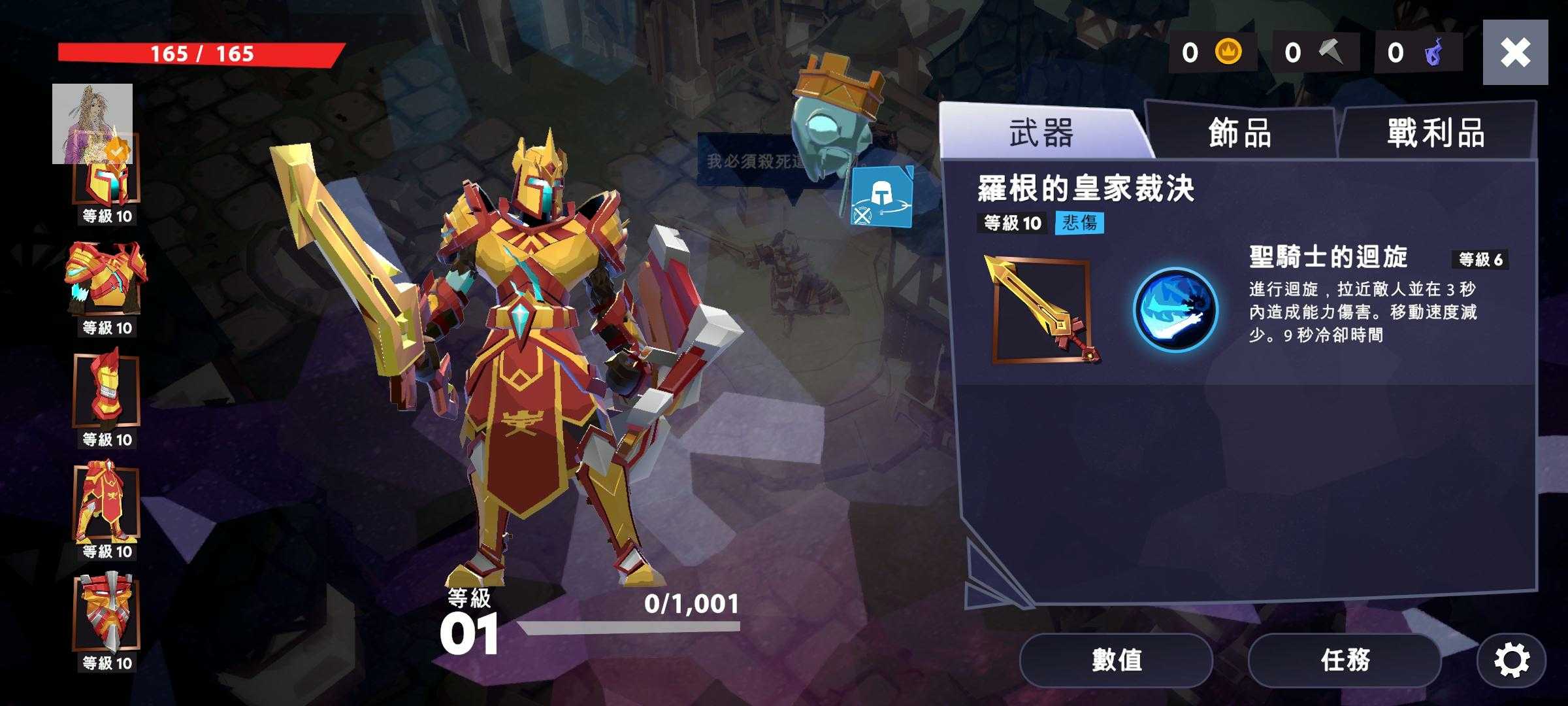Image resolution: width=1568 pixels, height=706 pixels.
Task: Close the equipment screen with the X
Action: tap(1515, 52)
